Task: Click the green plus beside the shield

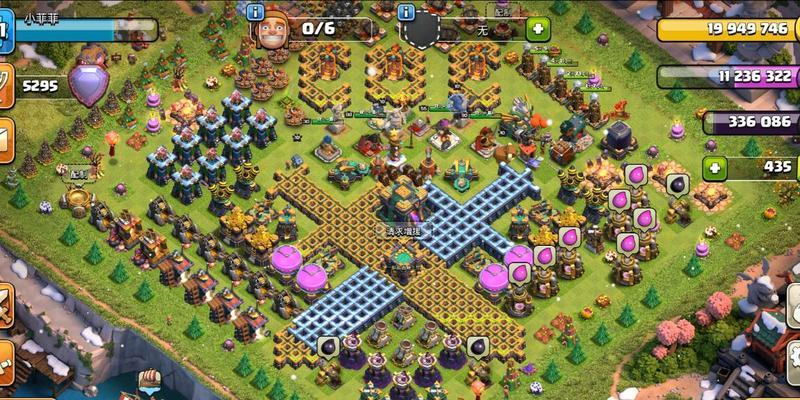Action: [538, 28]
